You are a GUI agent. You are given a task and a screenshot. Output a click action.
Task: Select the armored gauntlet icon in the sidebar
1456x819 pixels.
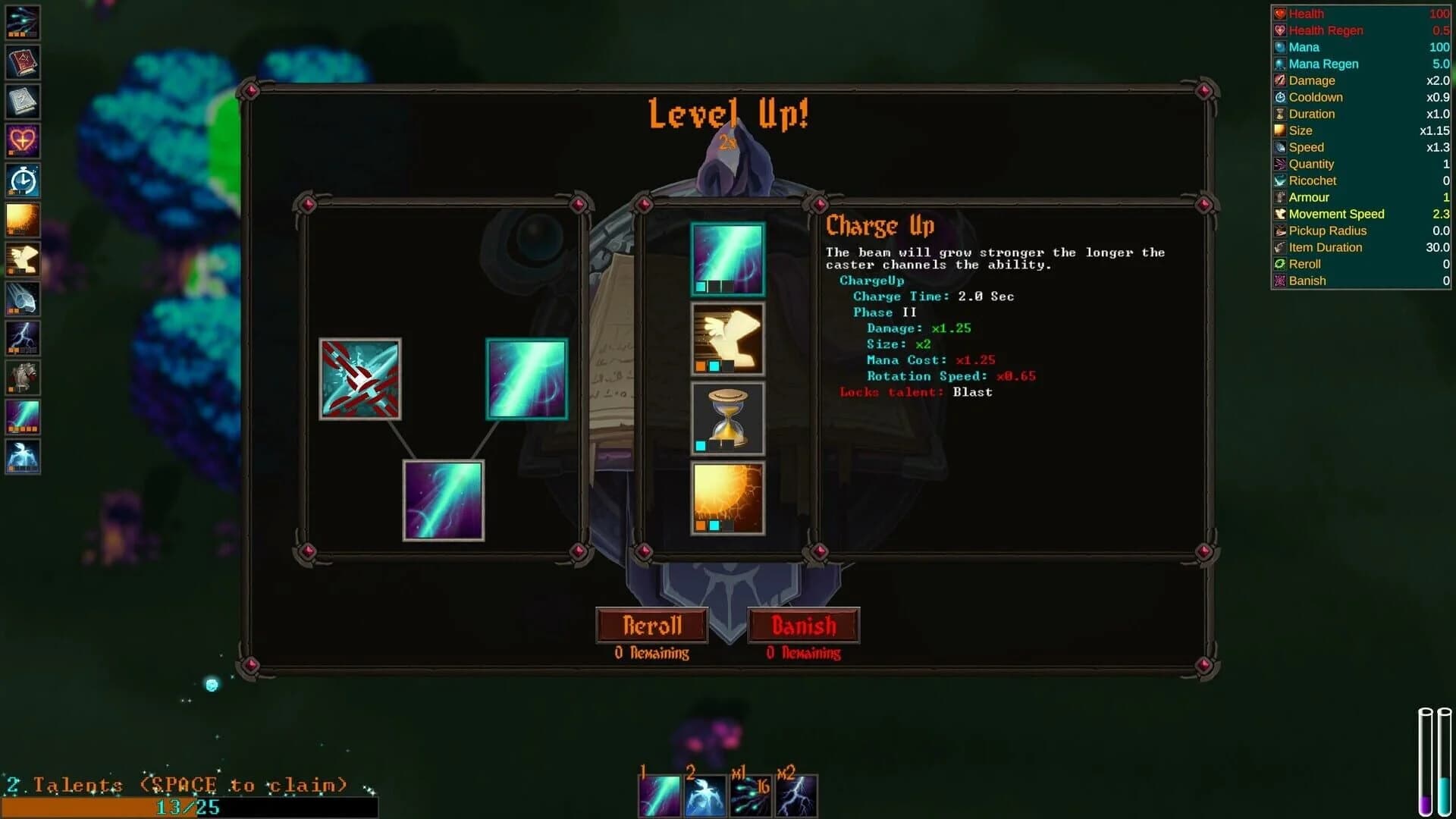click(23, 378)
